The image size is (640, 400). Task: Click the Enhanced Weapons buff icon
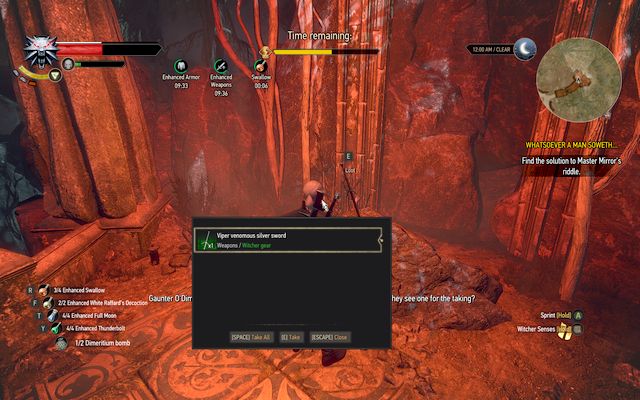(x=221, y=66)
